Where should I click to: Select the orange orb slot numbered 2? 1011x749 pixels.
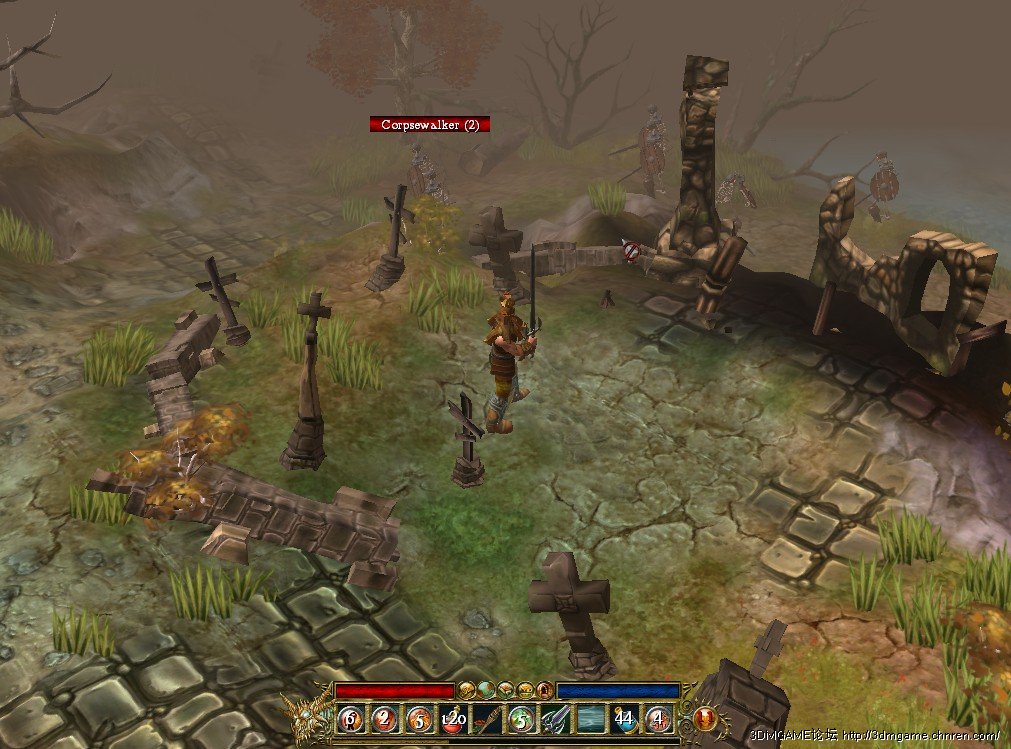click(385, 717)
